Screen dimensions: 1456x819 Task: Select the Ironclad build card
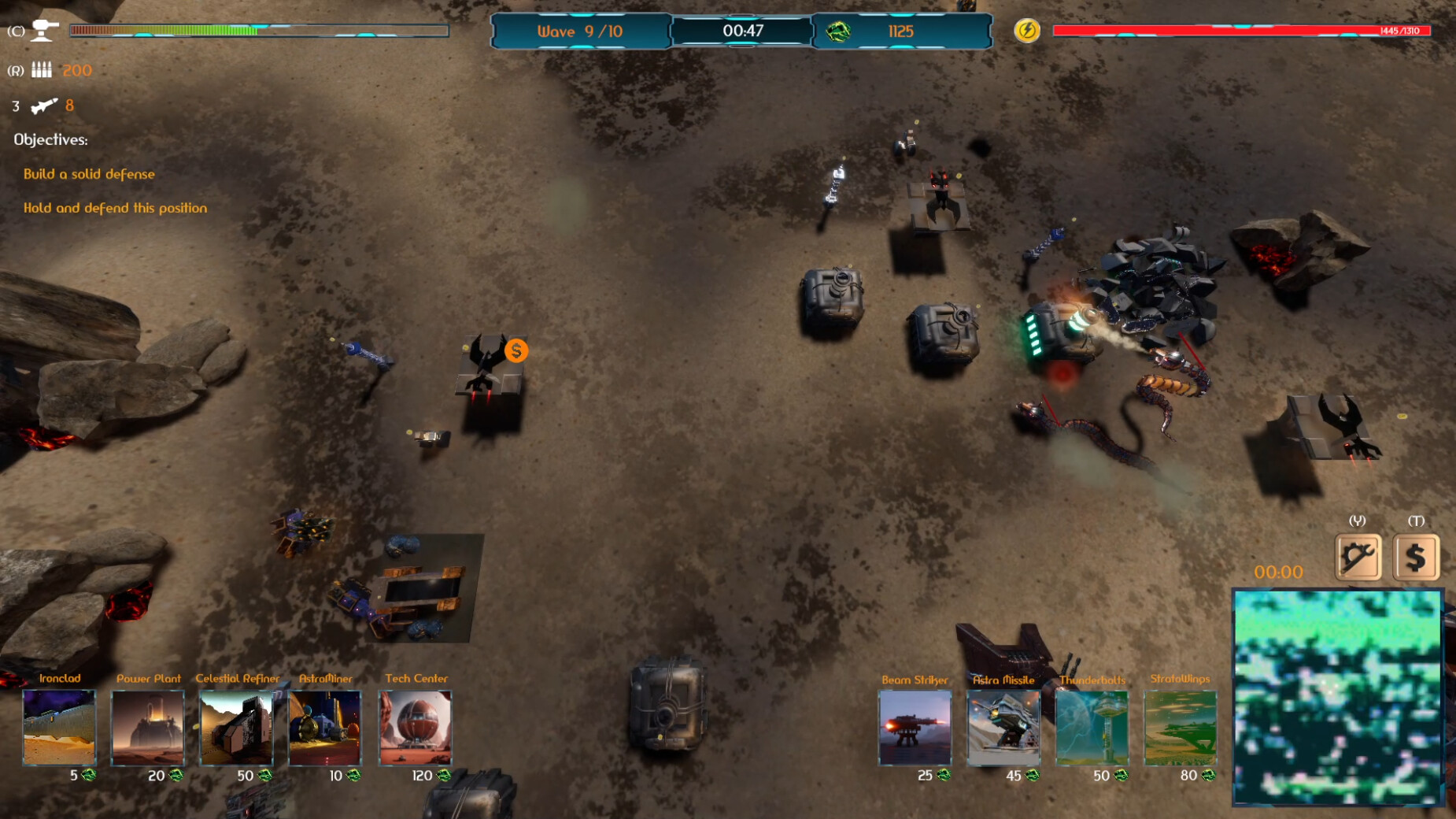(x=59, y=727)
